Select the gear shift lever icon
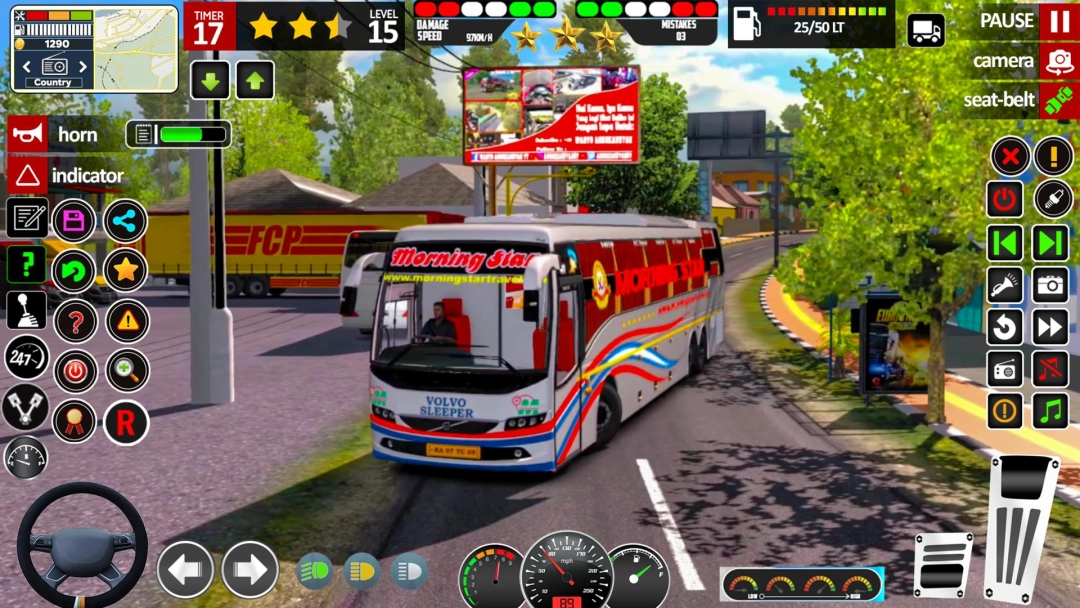 (x=27, y=310)
